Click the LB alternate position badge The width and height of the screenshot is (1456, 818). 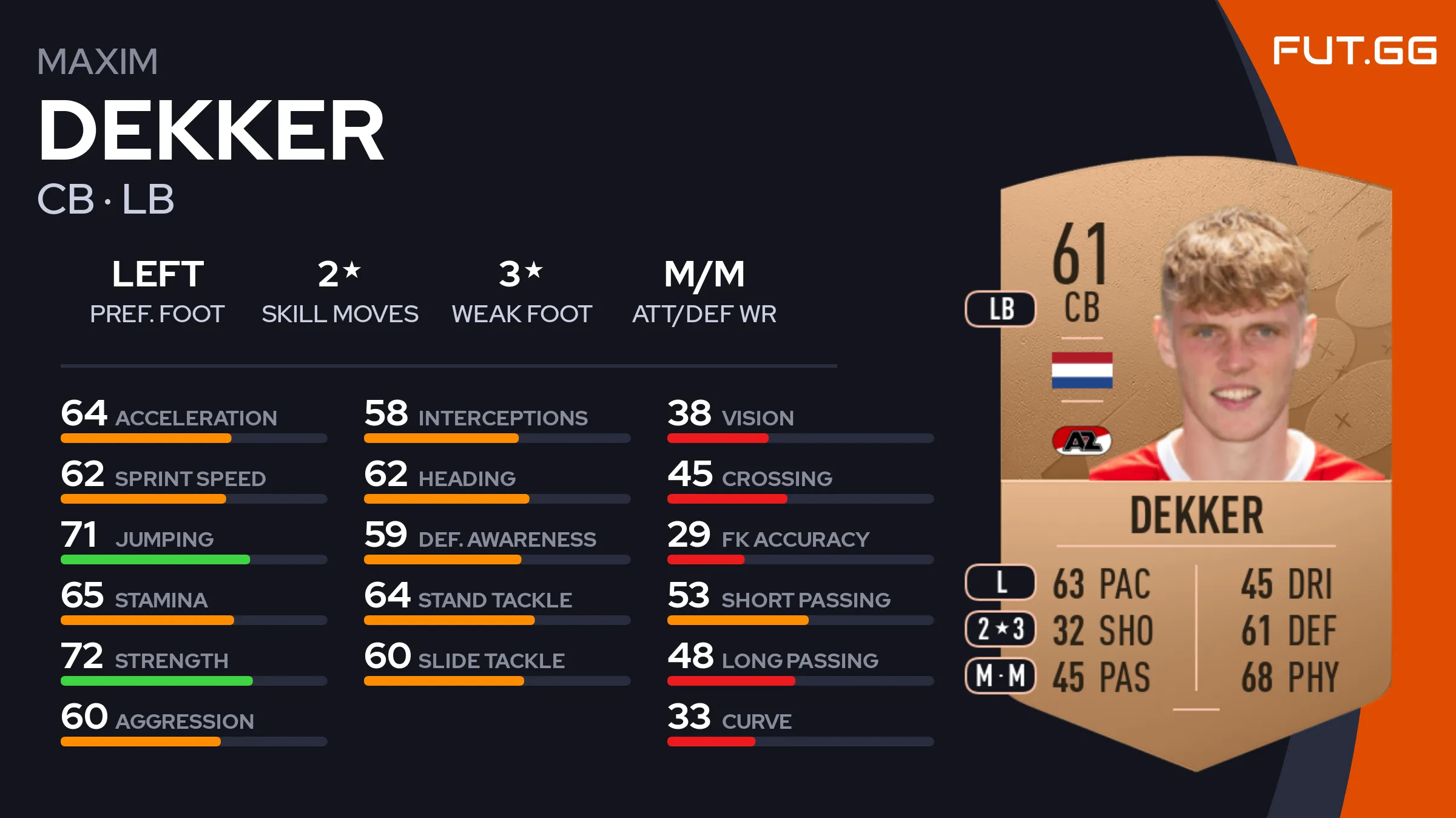click(x=1000, y=309)
